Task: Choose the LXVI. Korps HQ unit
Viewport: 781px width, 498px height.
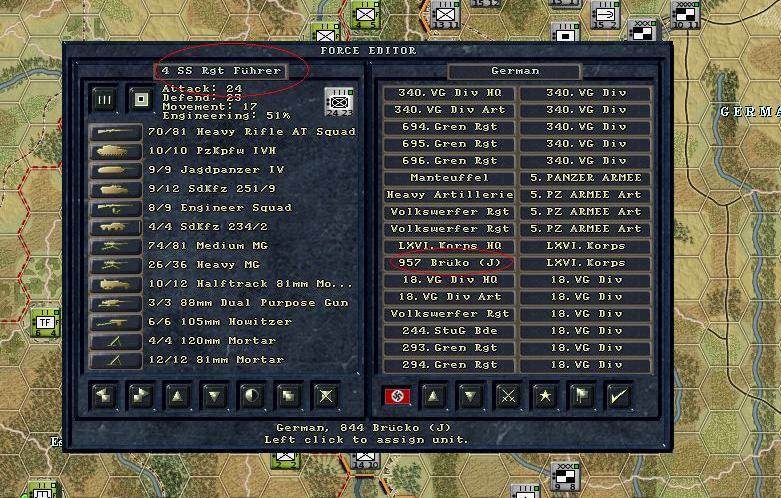Action: 449,246
